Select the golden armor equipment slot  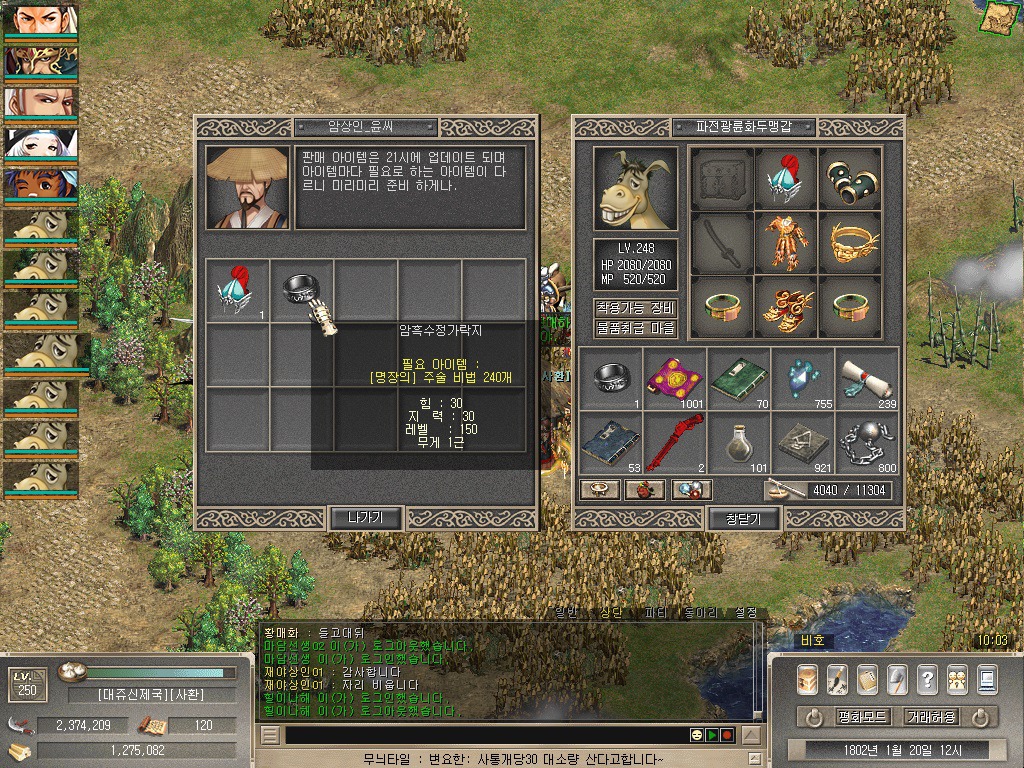786,242
